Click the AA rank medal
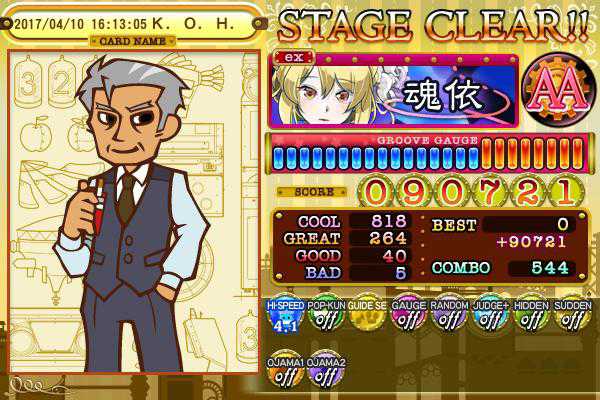This screenshot has width=600, height=400. [x=555, y=95]
